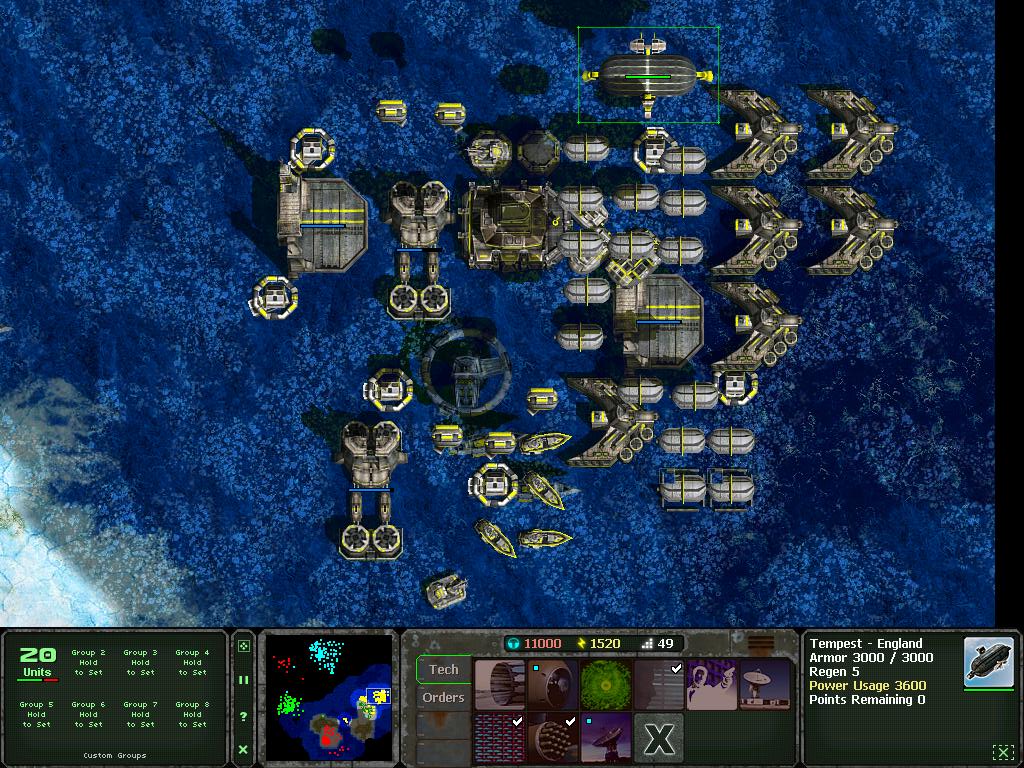Screen dimensions: 1024x768
Task: Select the 20 Units group slot
Action: [x=37, y=663]
